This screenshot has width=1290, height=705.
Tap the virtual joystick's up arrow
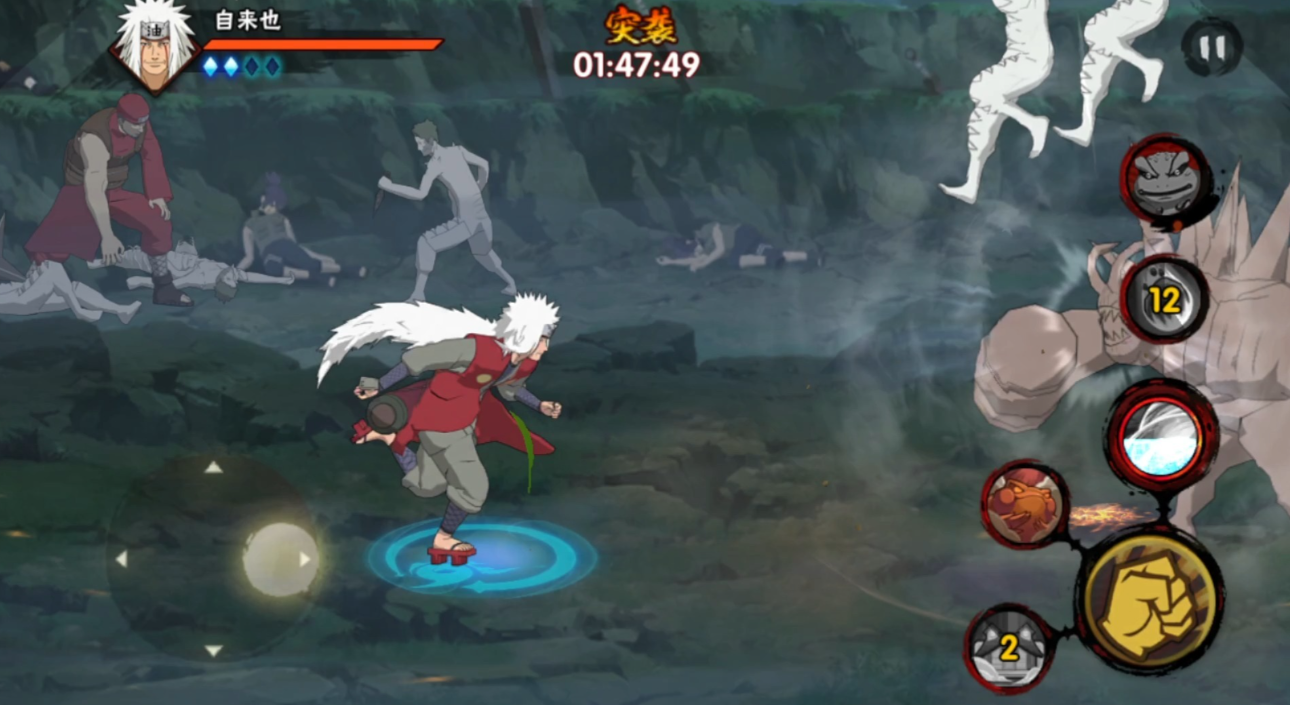213,467
